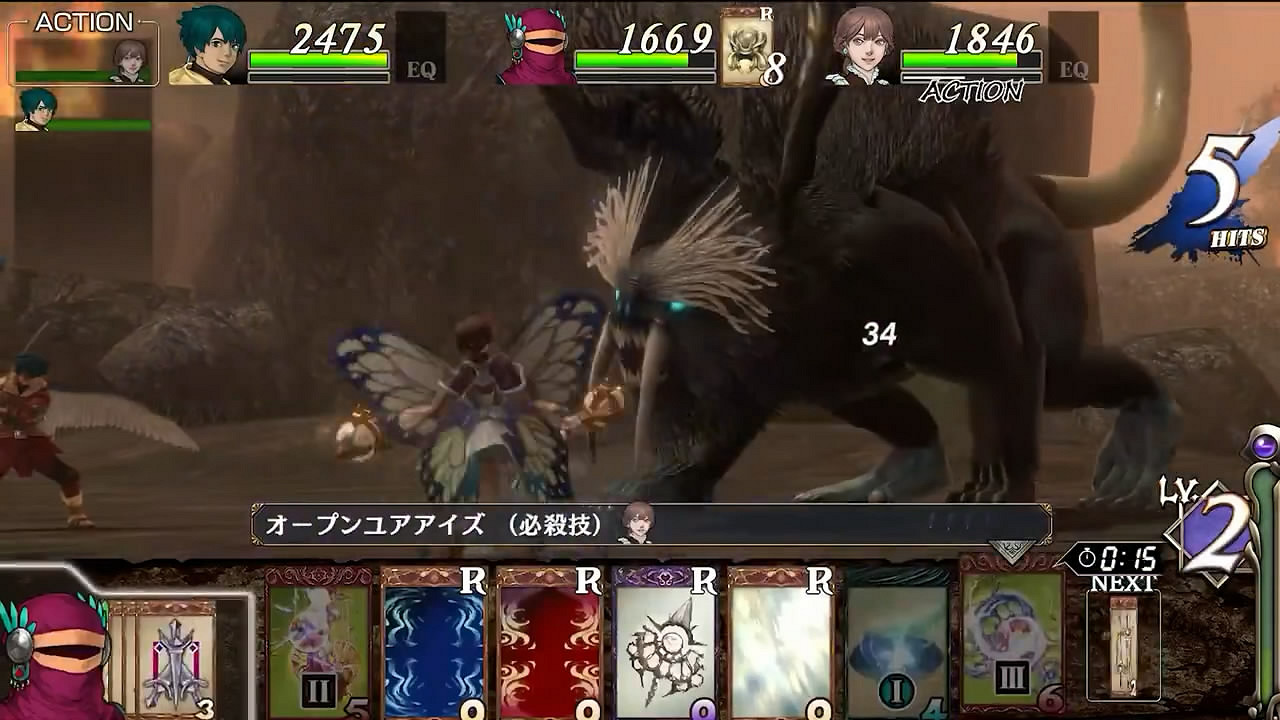Viewport: 1280px width, 720px height.
Task: Click the hooded character's portrait in hand area
Action: [55, 650]
